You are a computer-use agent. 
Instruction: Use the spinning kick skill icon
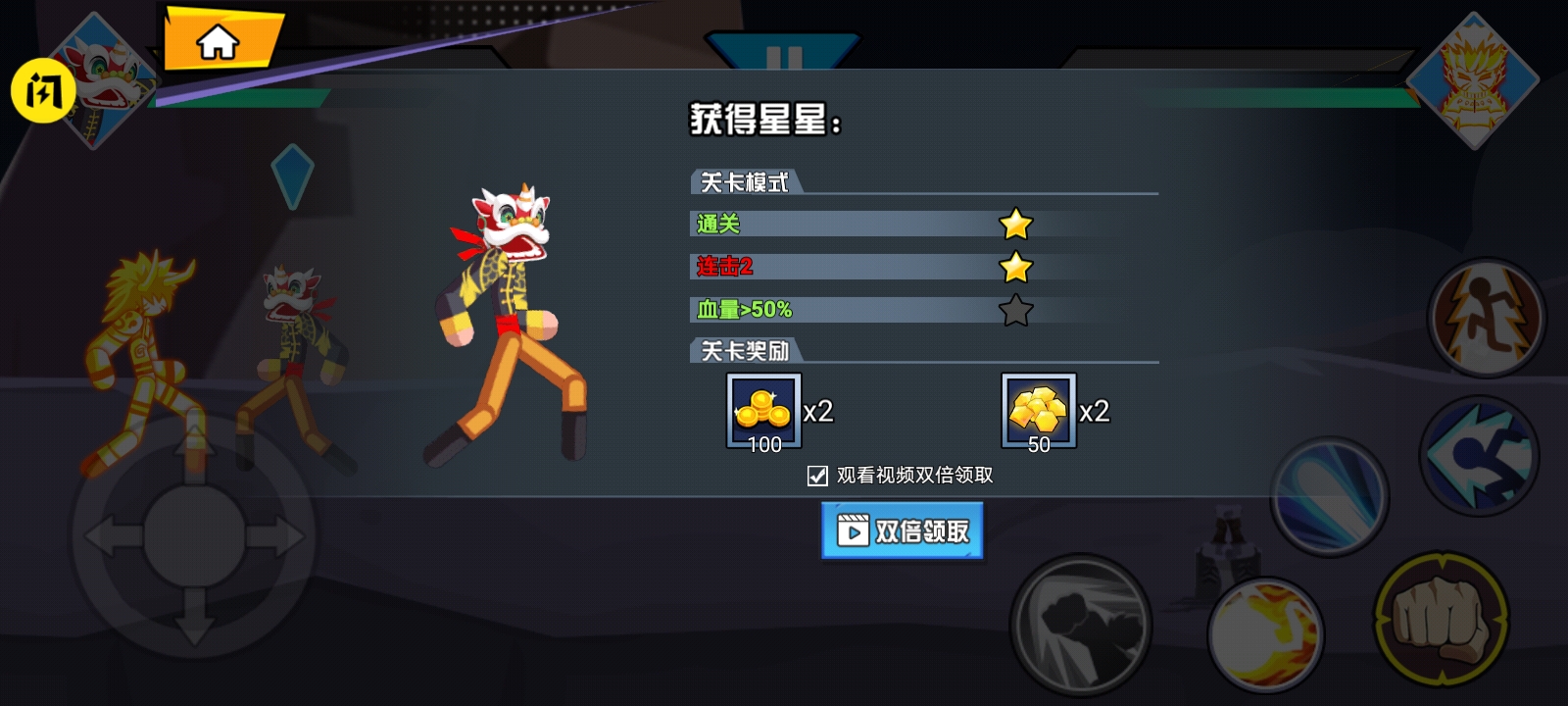point(1482,454)
